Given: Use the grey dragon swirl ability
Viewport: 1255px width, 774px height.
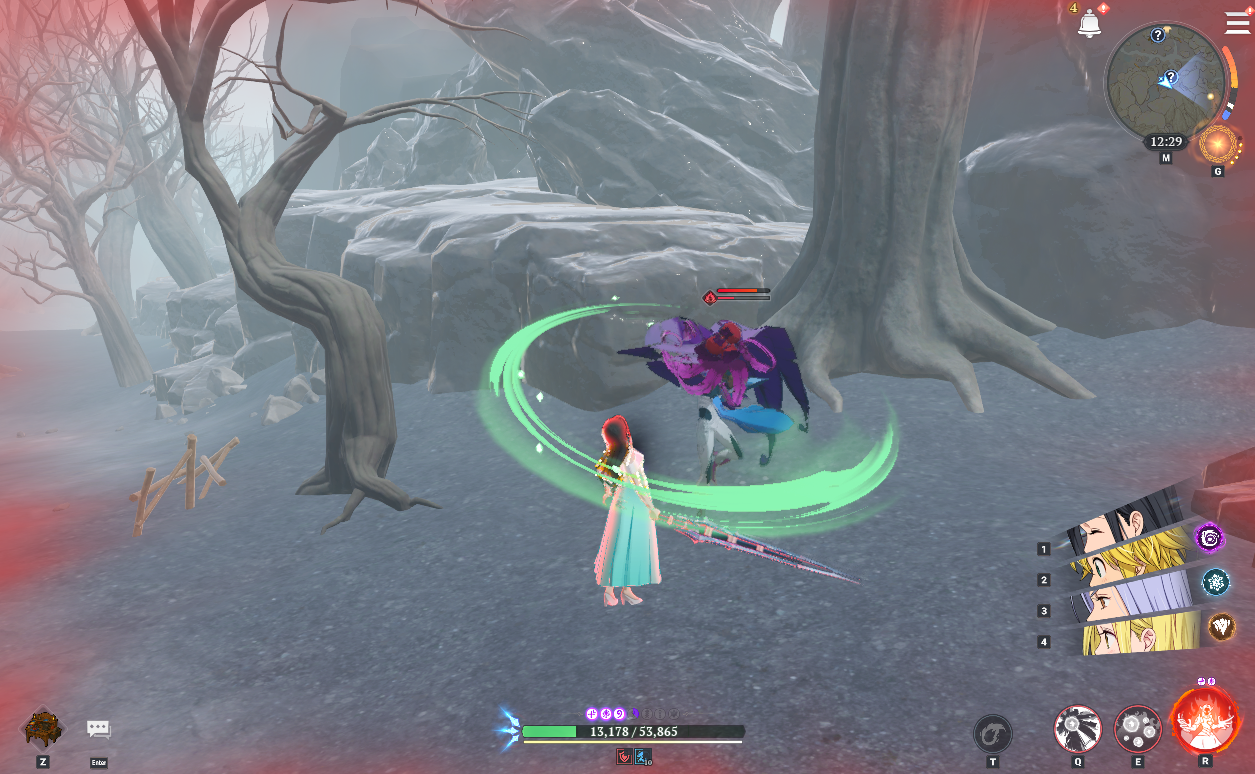Looking at the screenshot, I should [992, 732].
